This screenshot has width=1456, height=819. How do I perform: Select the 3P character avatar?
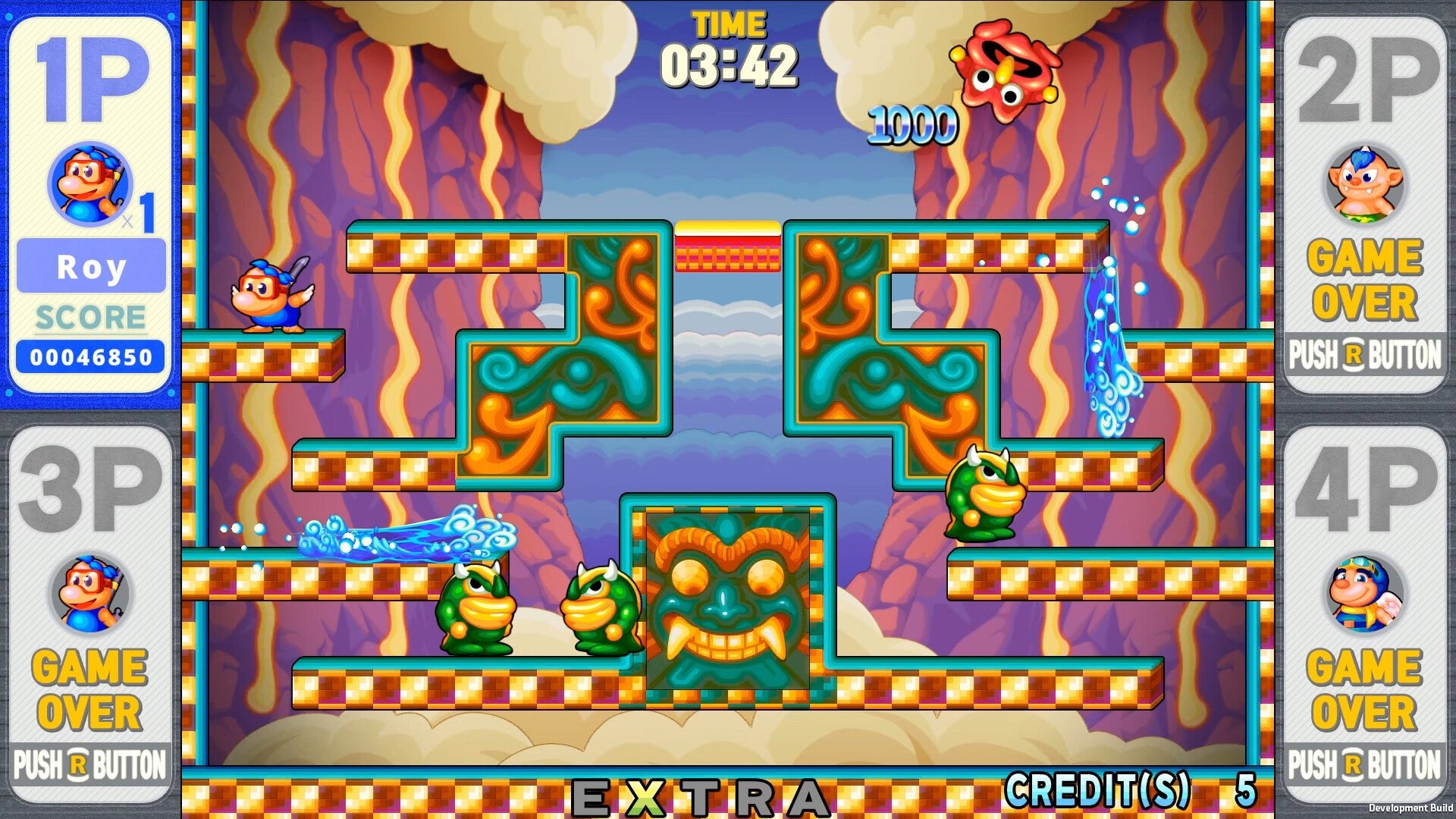click(x=91, y=593)
